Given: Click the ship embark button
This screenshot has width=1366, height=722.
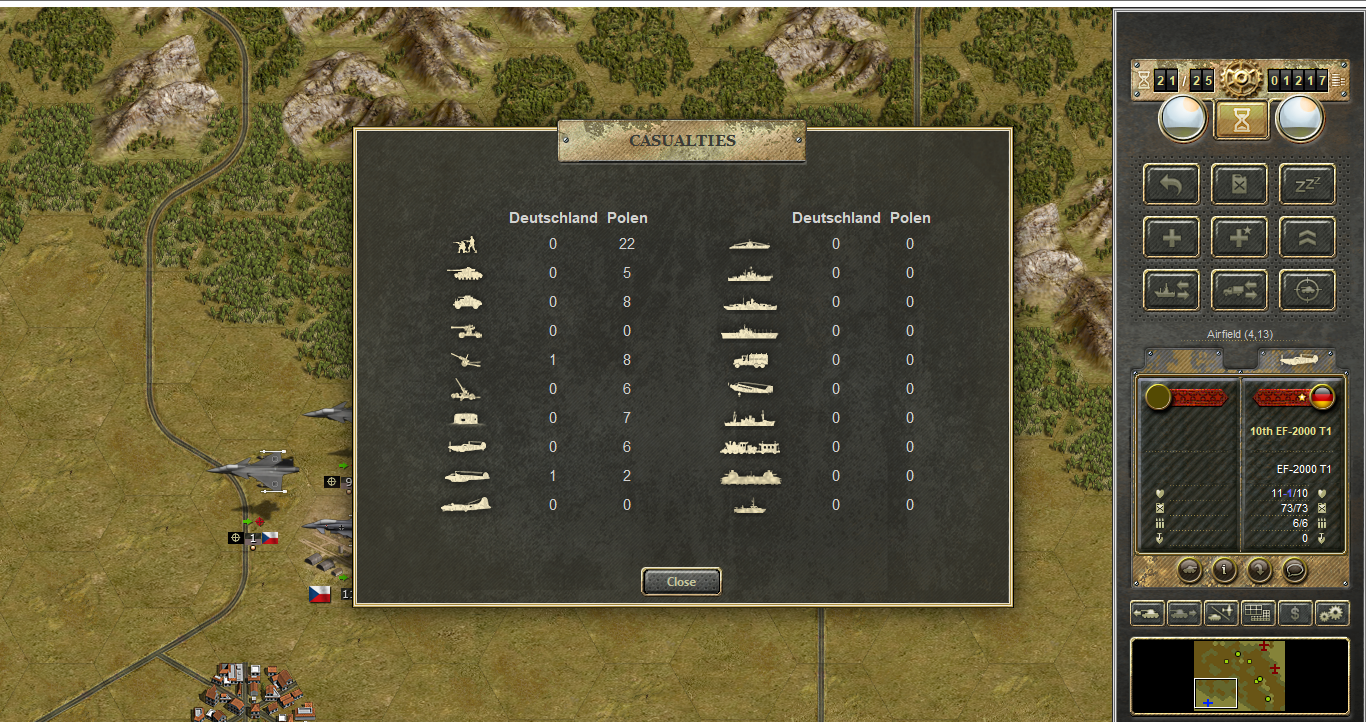Looking at the screenshot, I should click(1171, 290).
